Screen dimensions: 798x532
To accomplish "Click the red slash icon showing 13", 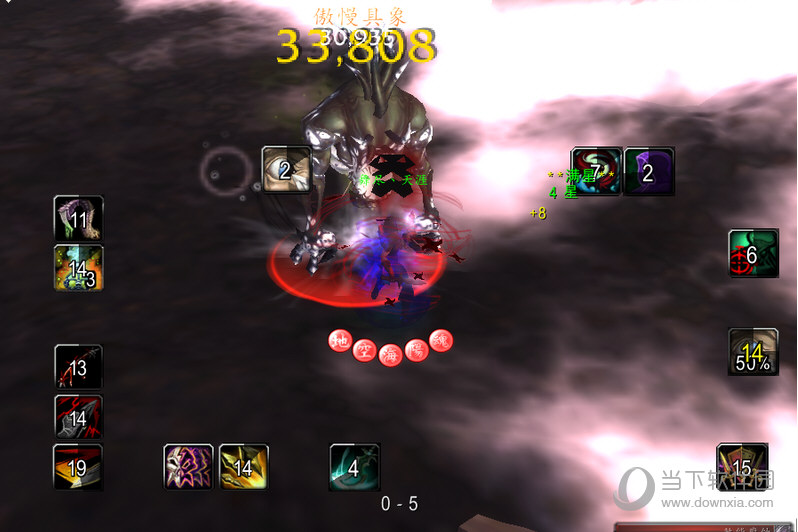I will tap(78, 368).
